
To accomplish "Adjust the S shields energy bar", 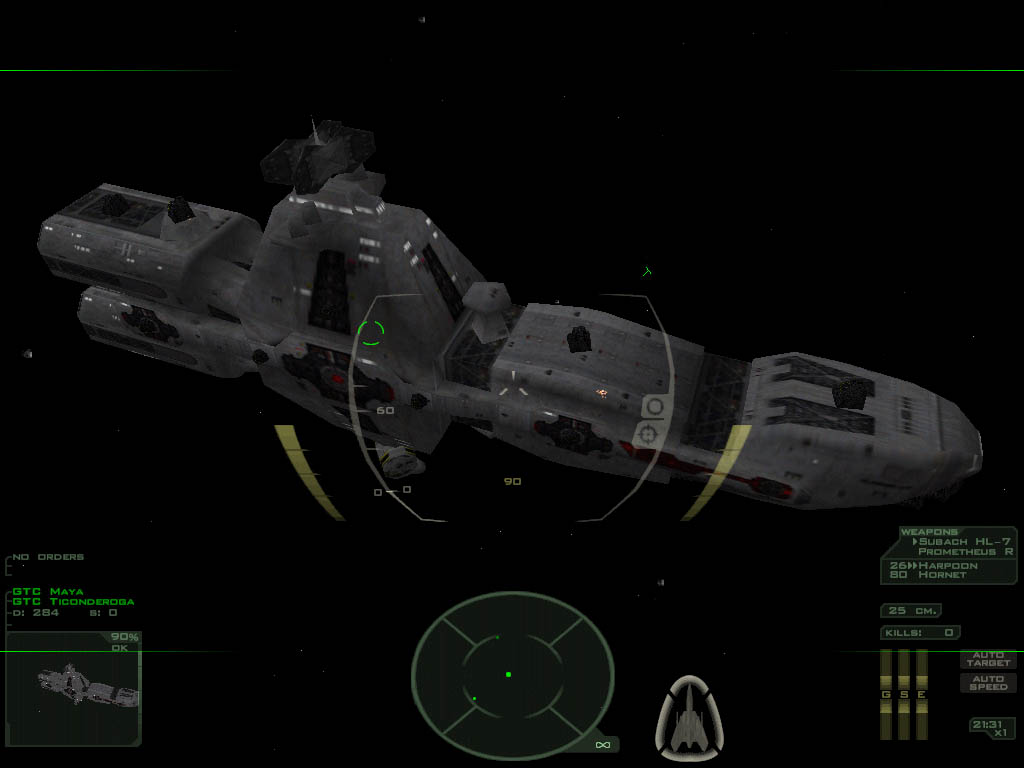I will click(x=903, y=694).
